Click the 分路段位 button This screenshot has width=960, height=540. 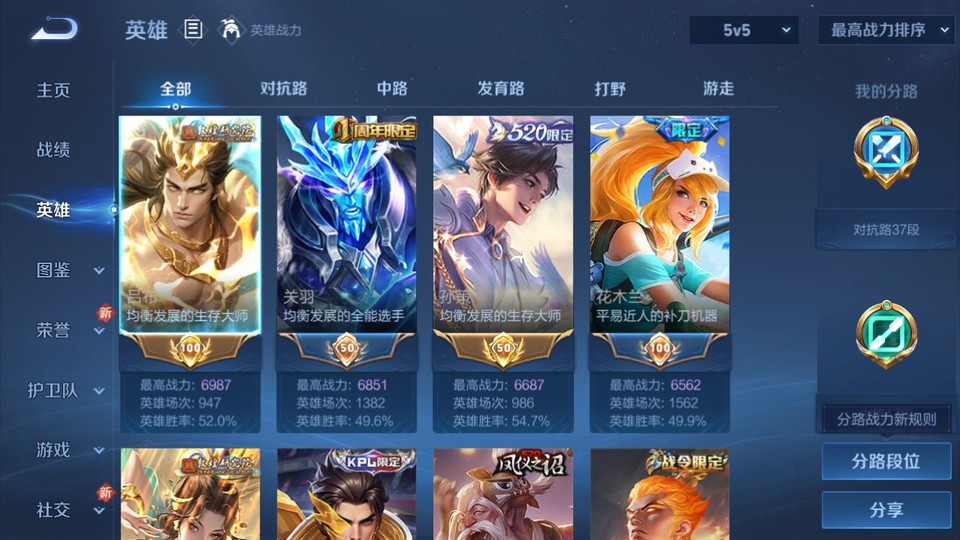point(886,462)
